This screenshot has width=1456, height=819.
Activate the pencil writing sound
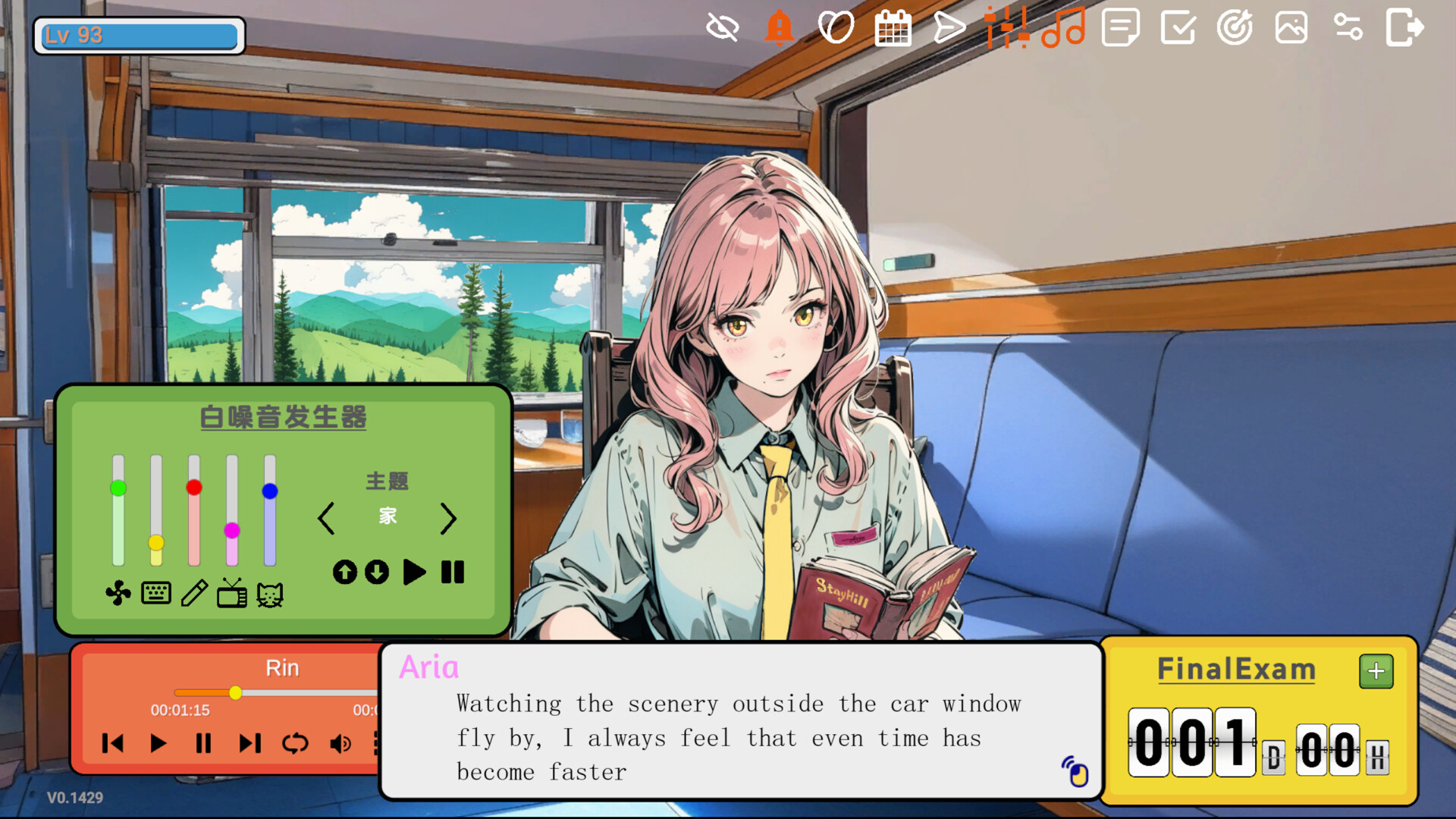point(195,594)
